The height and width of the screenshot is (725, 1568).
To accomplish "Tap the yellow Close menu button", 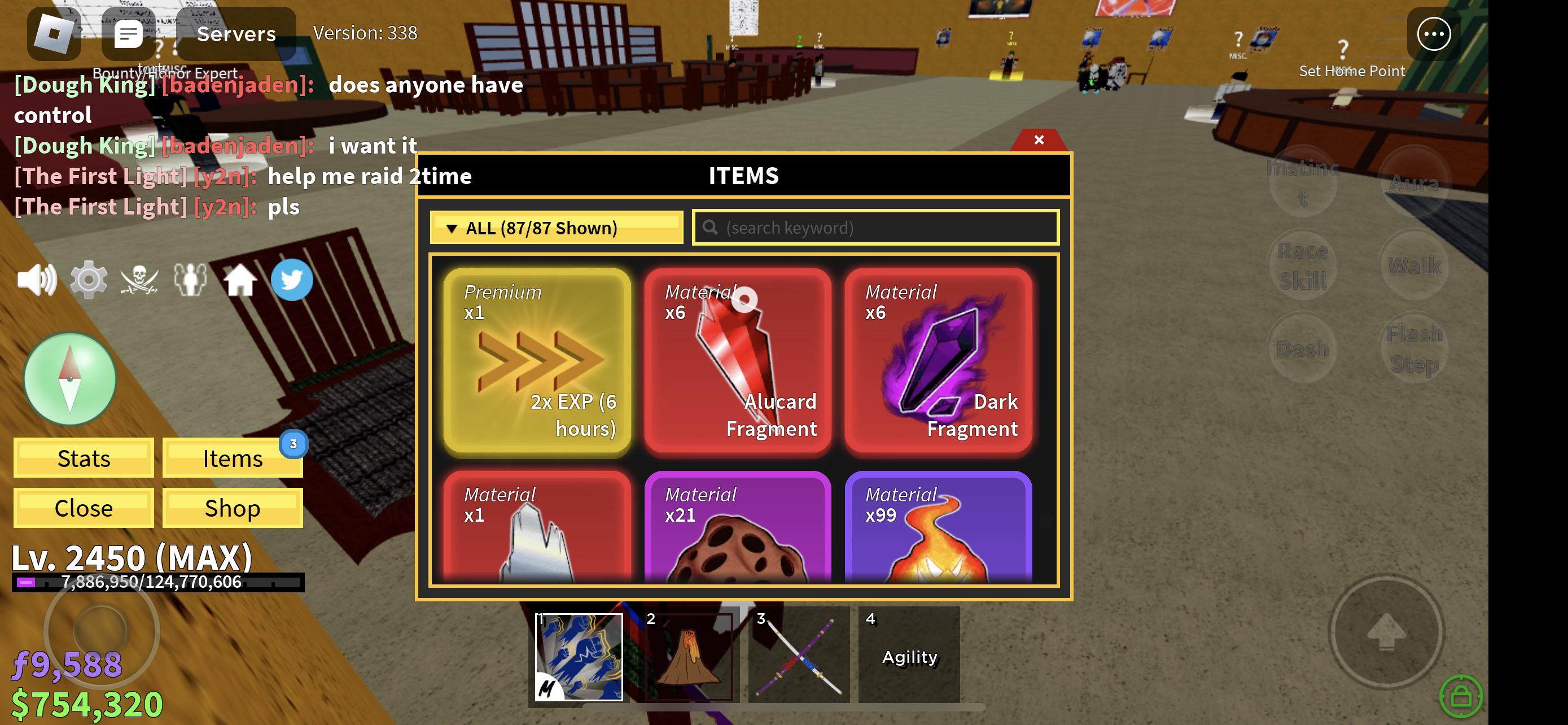I will (84, 508).
